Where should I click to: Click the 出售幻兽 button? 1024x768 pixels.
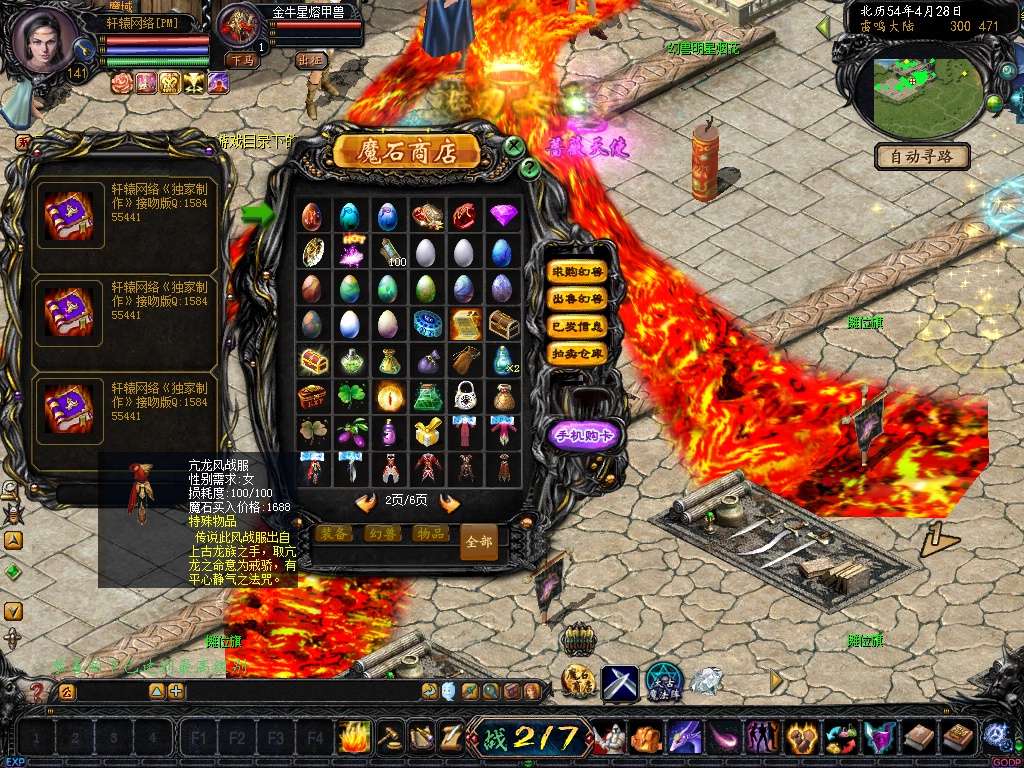[x=577, y=299]
